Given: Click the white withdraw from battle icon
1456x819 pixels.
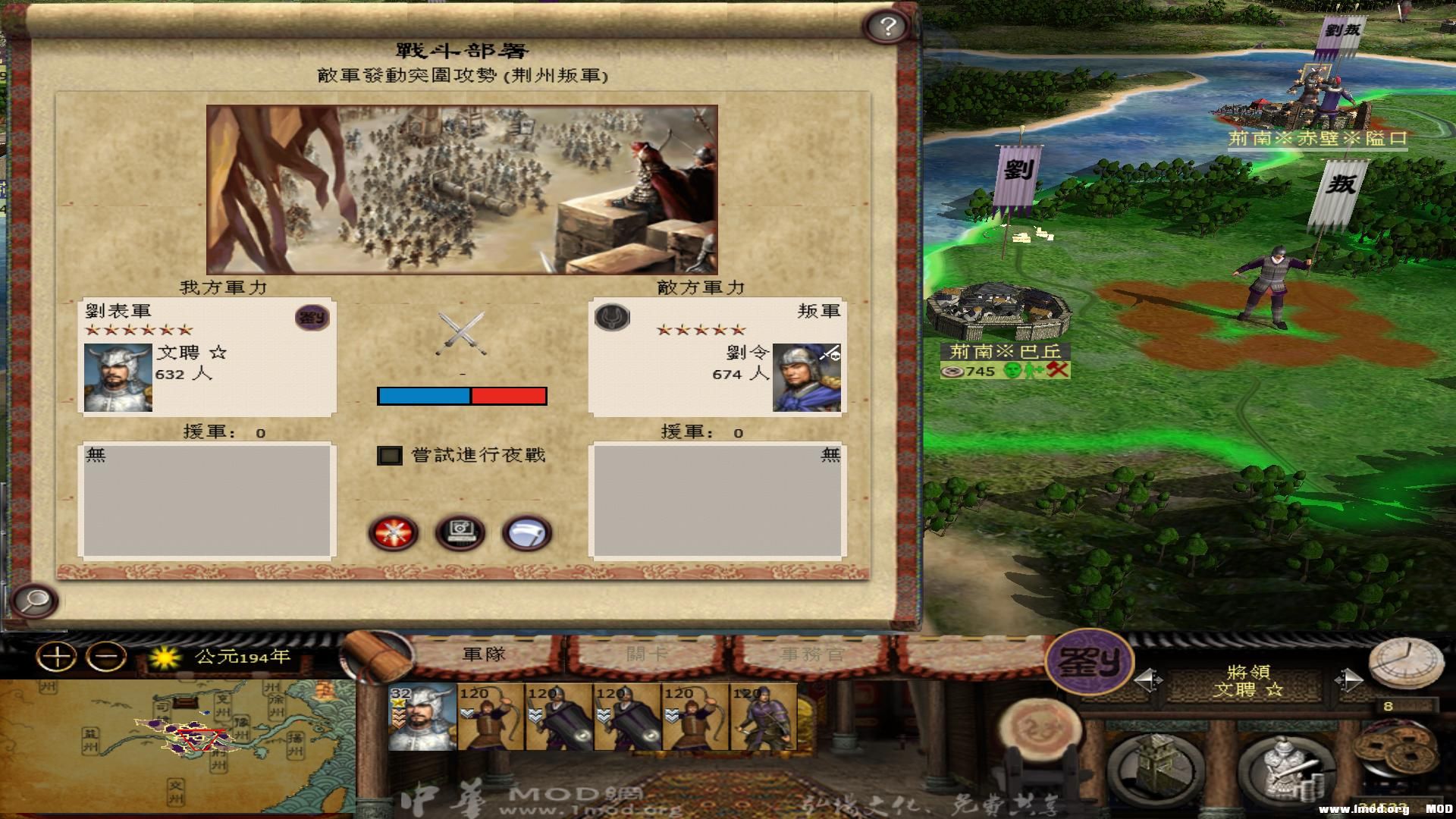Looking at the screenshot, I should click(x=526, y=533).
